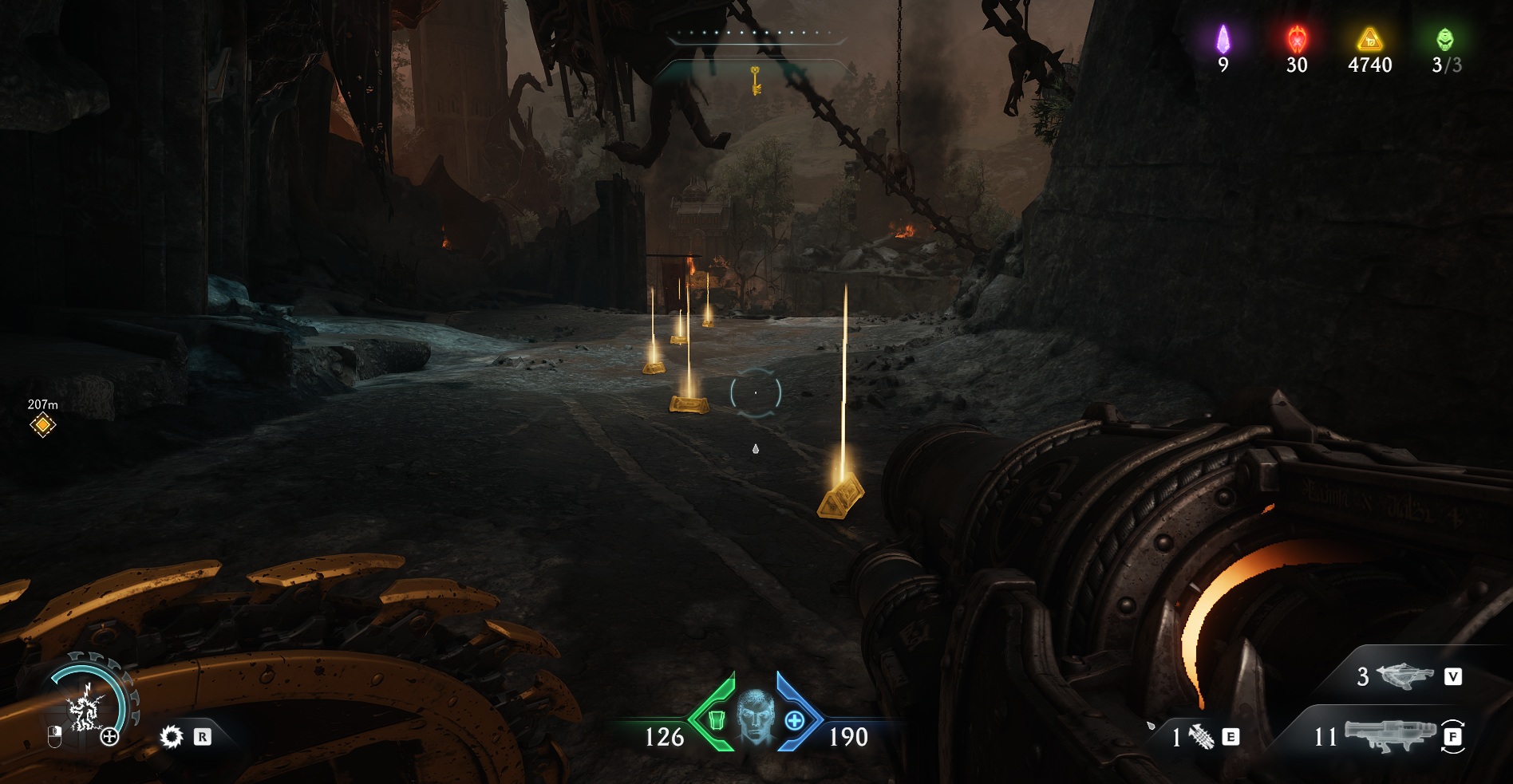This screenshot has height=784, width=1513.
Task: Click the green armor icon
Action: 716,720
